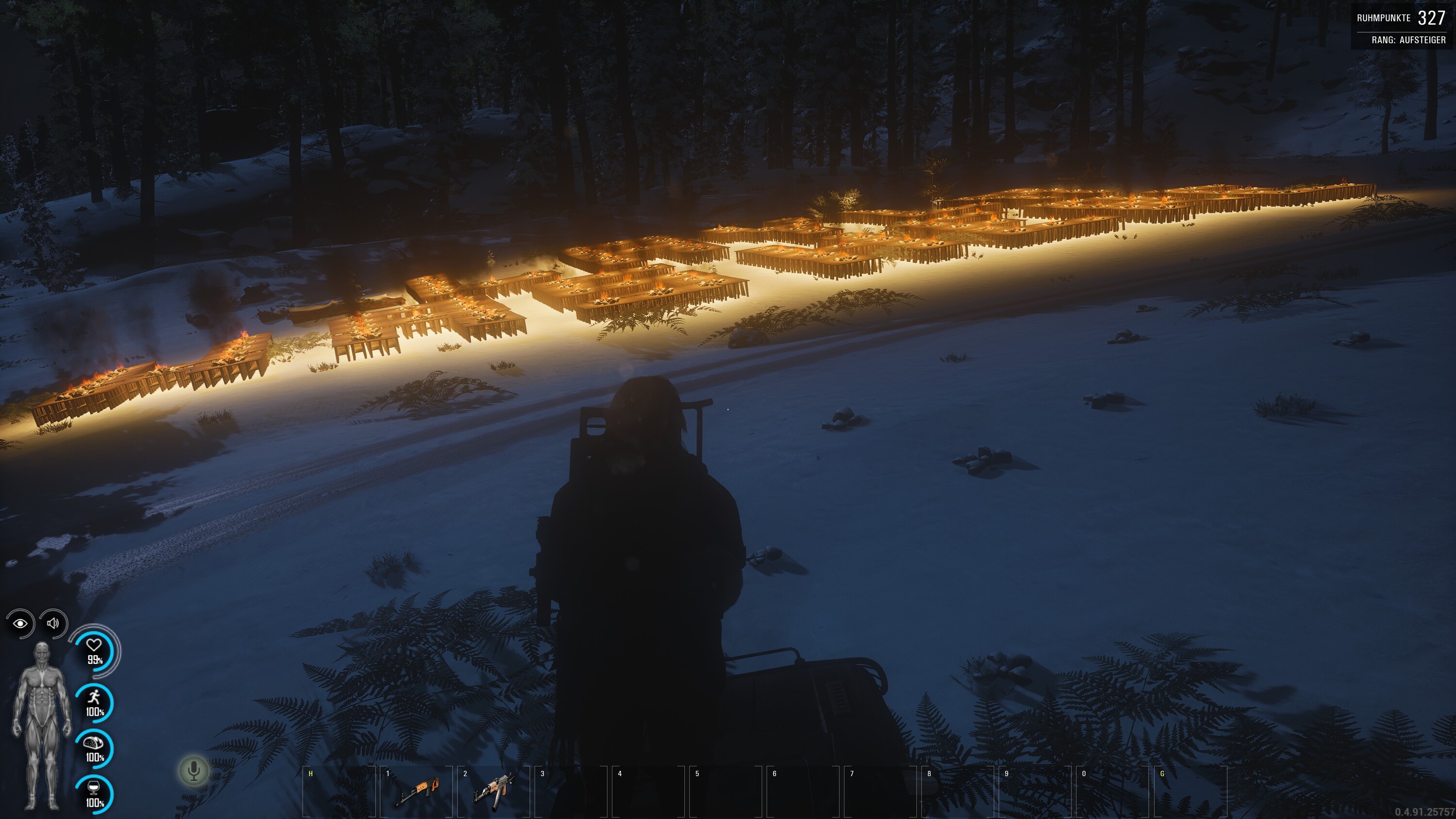Click the eye visibility indicator icon

pyautogui.click(x=21, y=623)
